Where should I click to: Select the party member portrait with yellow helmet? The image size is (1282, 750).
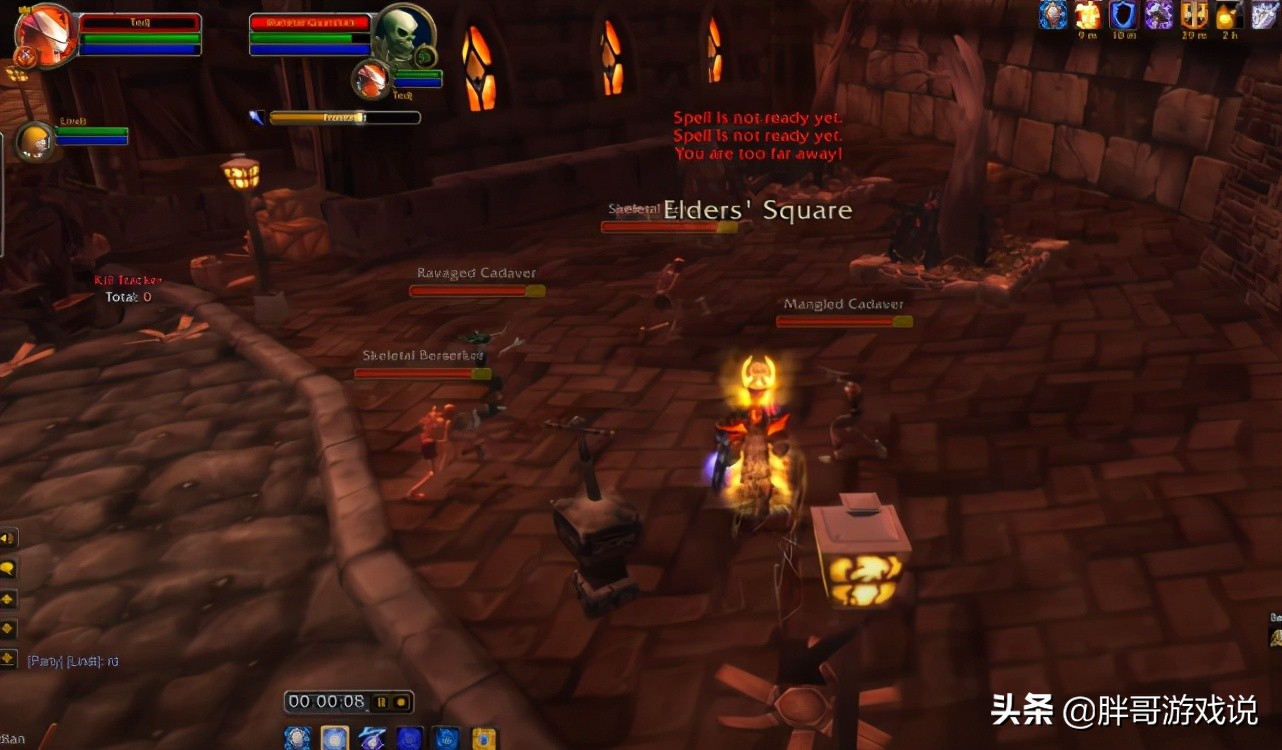point(36,141)
